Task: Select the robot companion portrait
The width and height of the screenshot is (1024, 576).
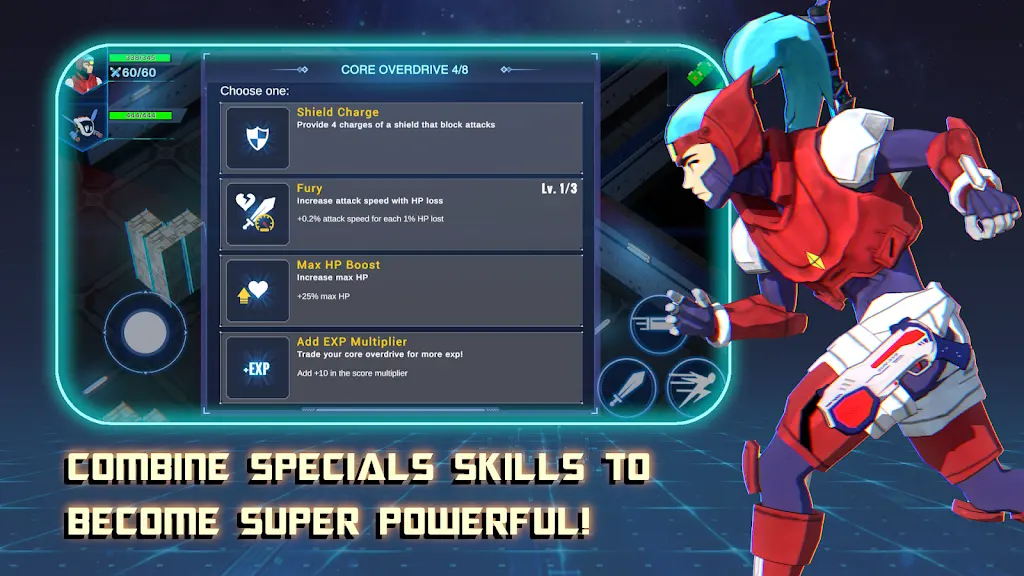Action: 85,125
